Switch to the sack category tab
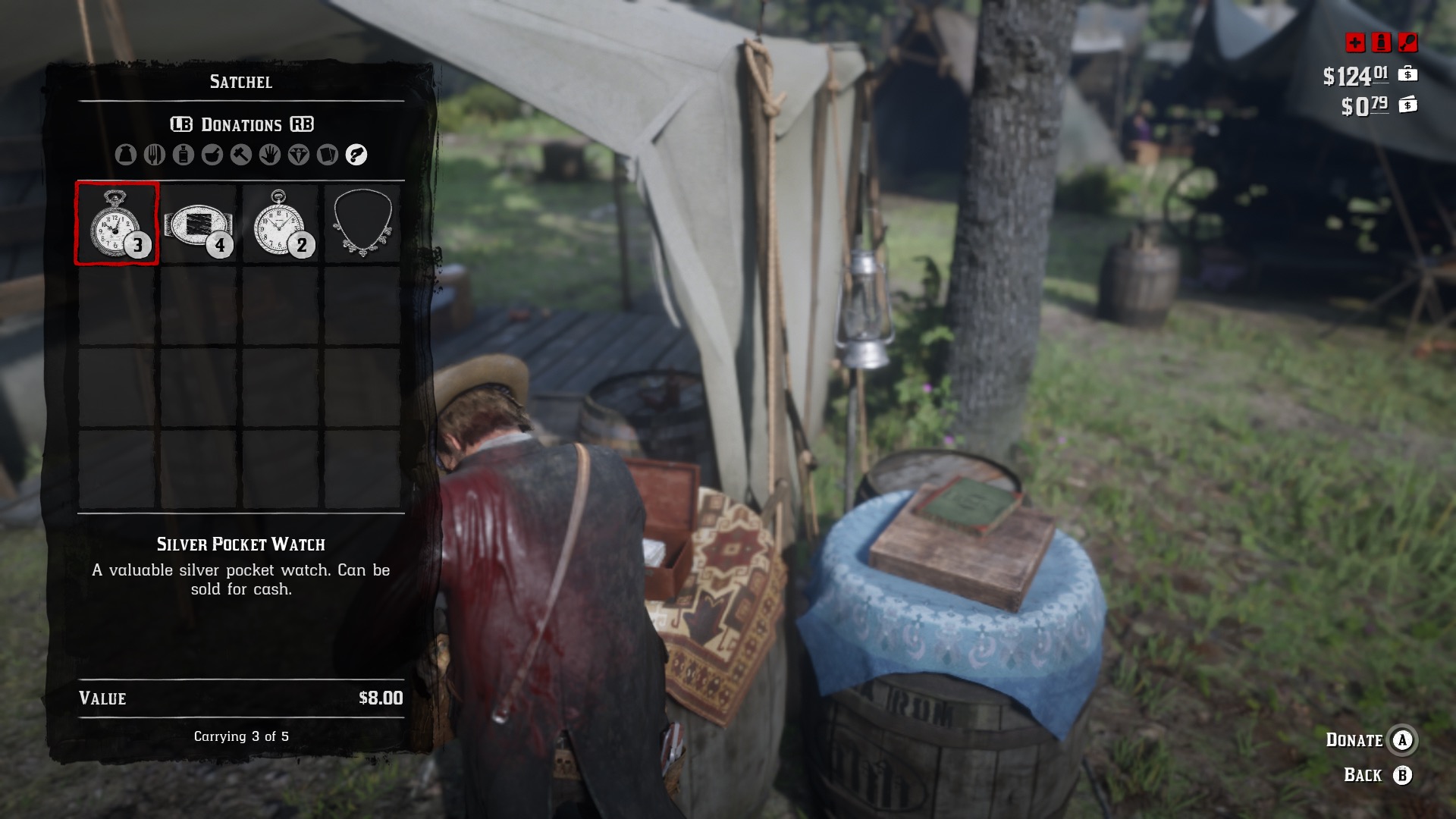 tap(126, 155)
